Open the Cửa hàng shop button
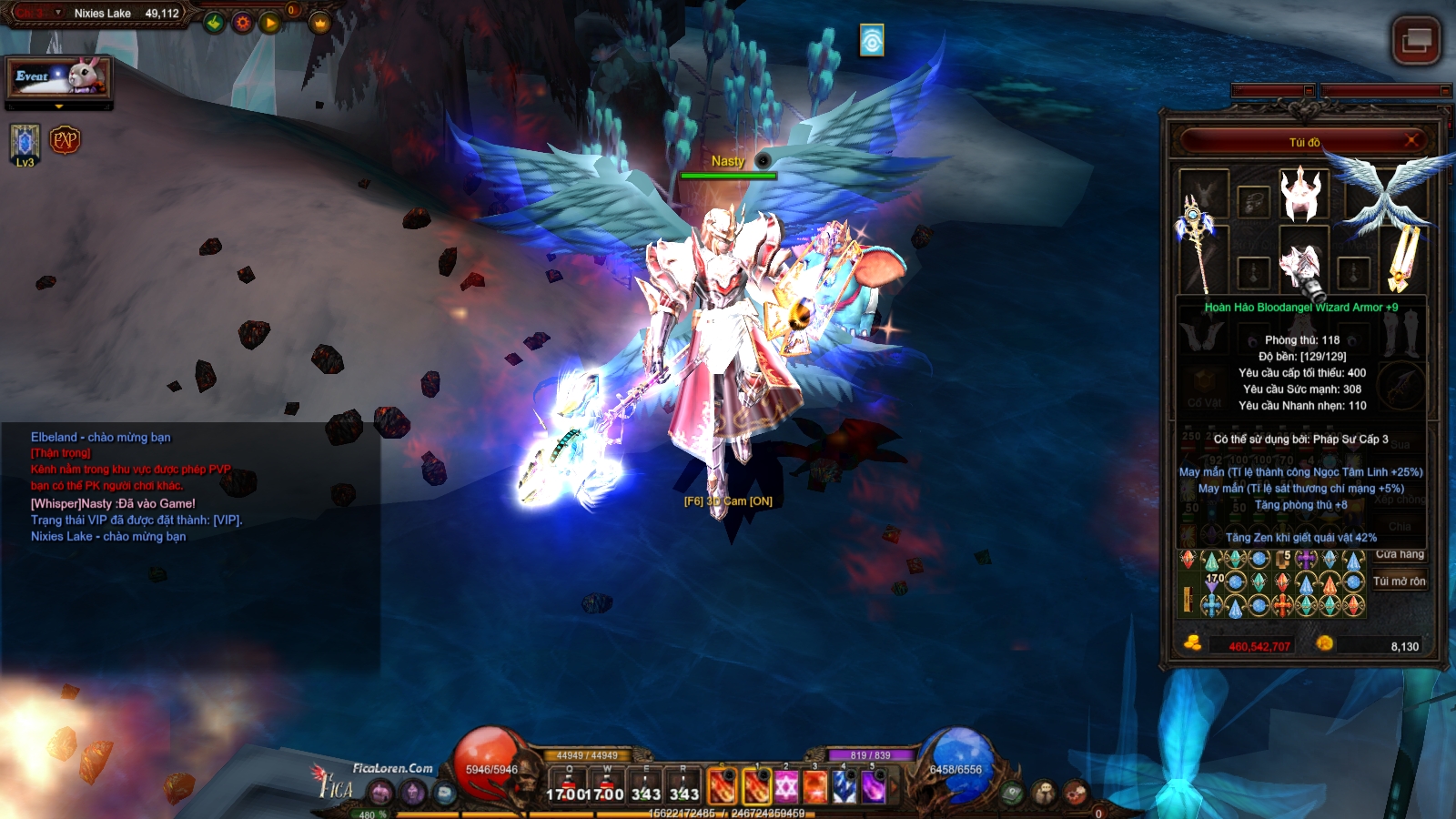The width and height of the screenshot is (1456, 819). point(1400,554)
